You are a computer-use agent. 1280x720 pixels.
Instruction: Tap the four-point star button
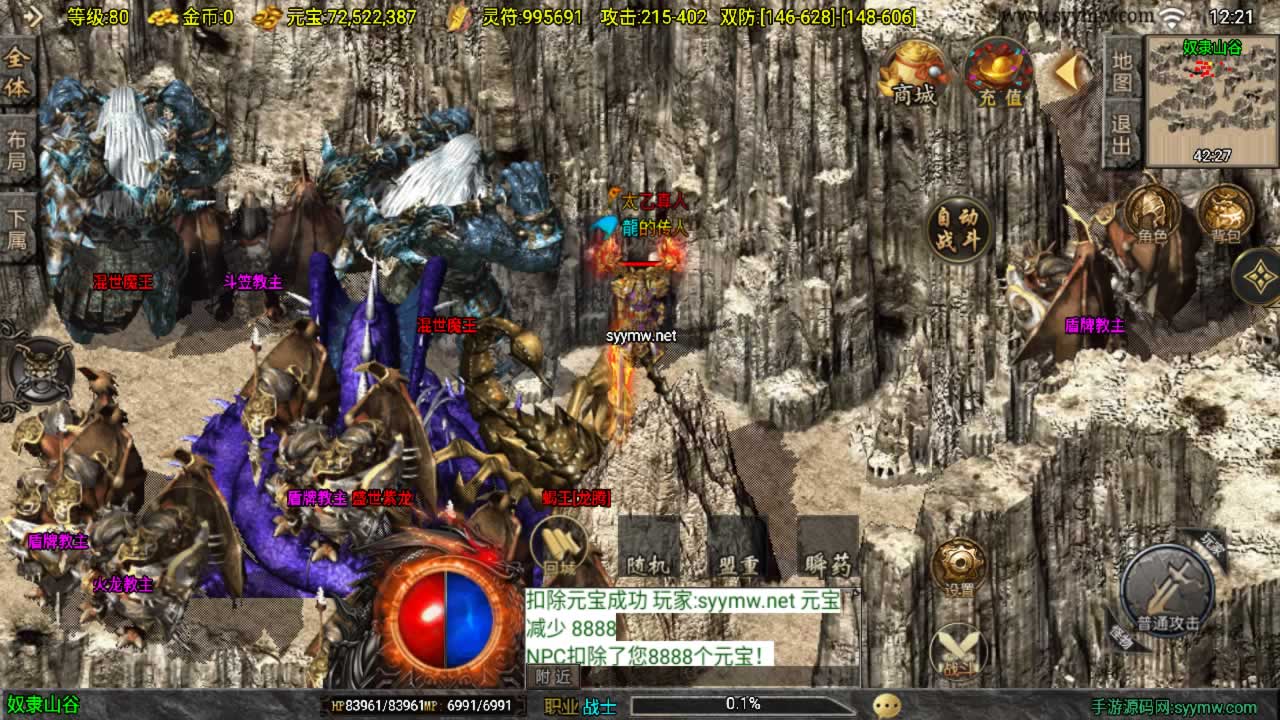click(x=1257, y=276)
